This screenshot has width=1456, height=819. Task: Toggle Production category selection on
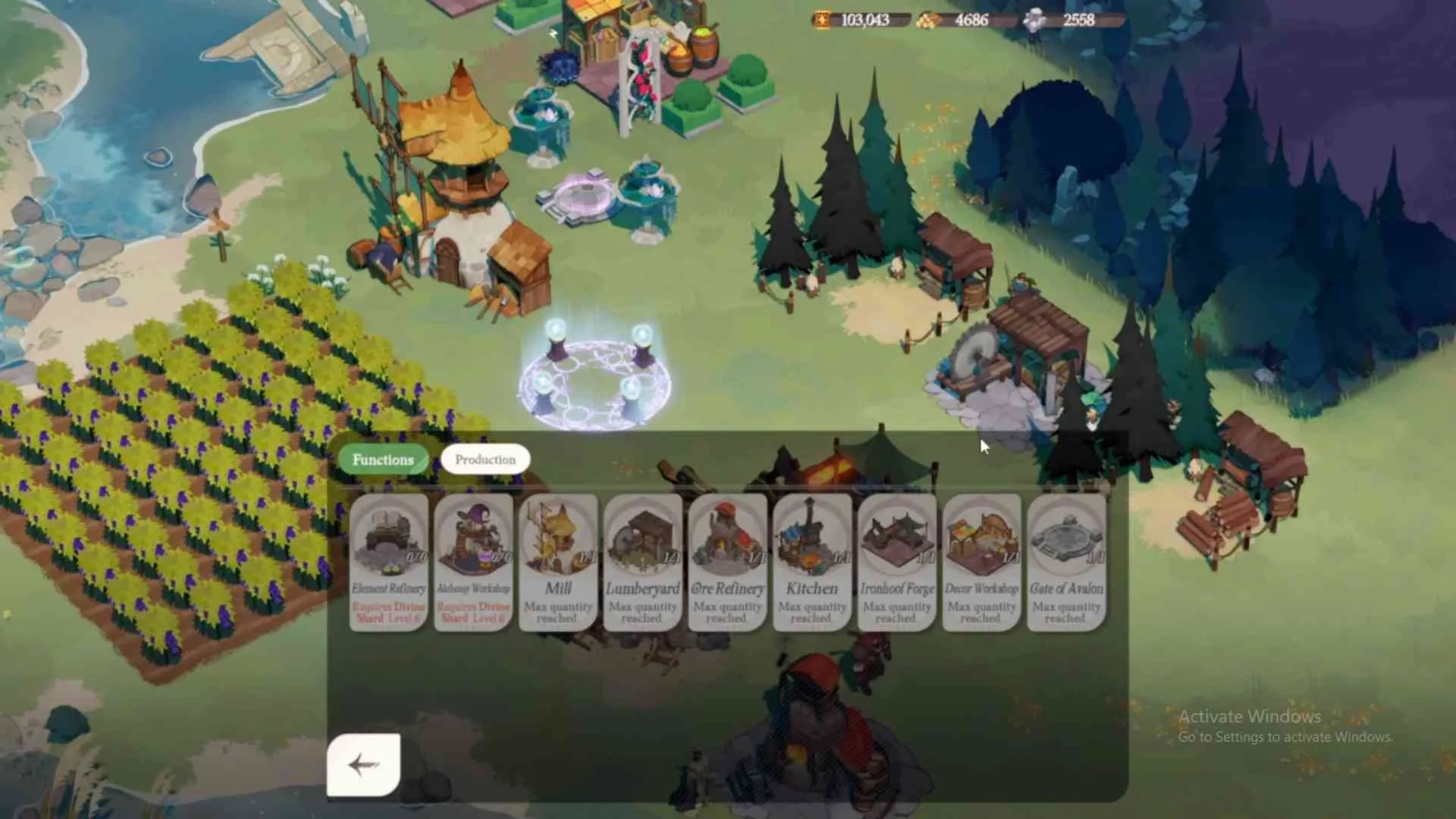[x=485, y=459]
